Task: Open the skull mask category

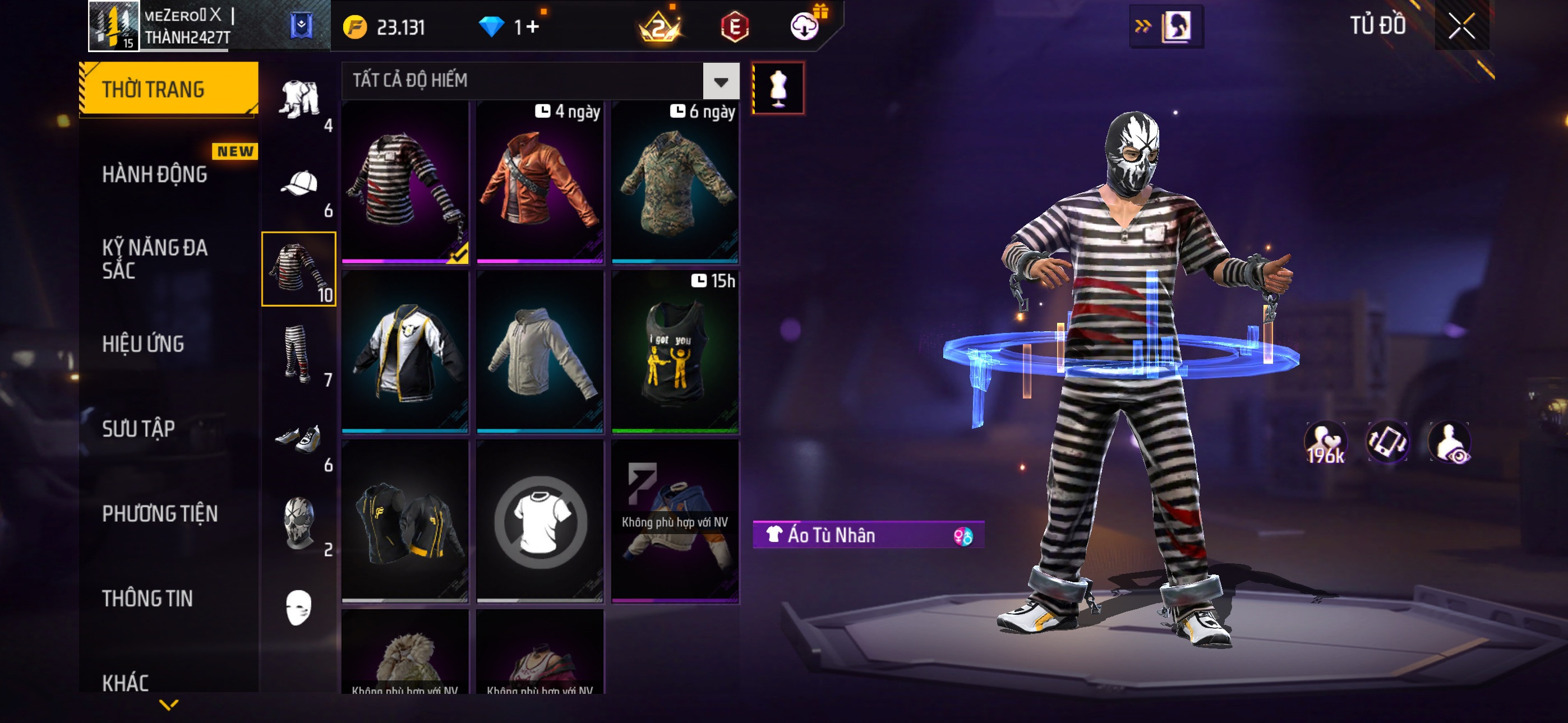Action: click(298, 522)
